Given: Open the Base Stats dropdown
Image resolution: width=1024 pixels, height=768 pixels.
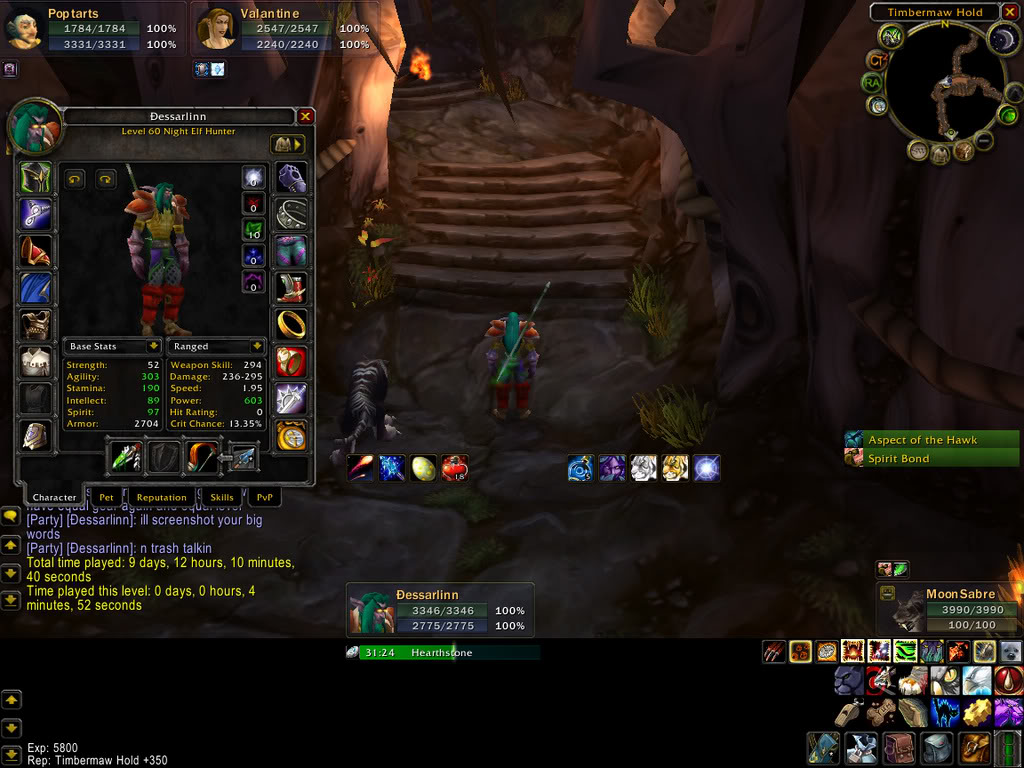Looking at the screenshot, I should [x=154, y=346].
